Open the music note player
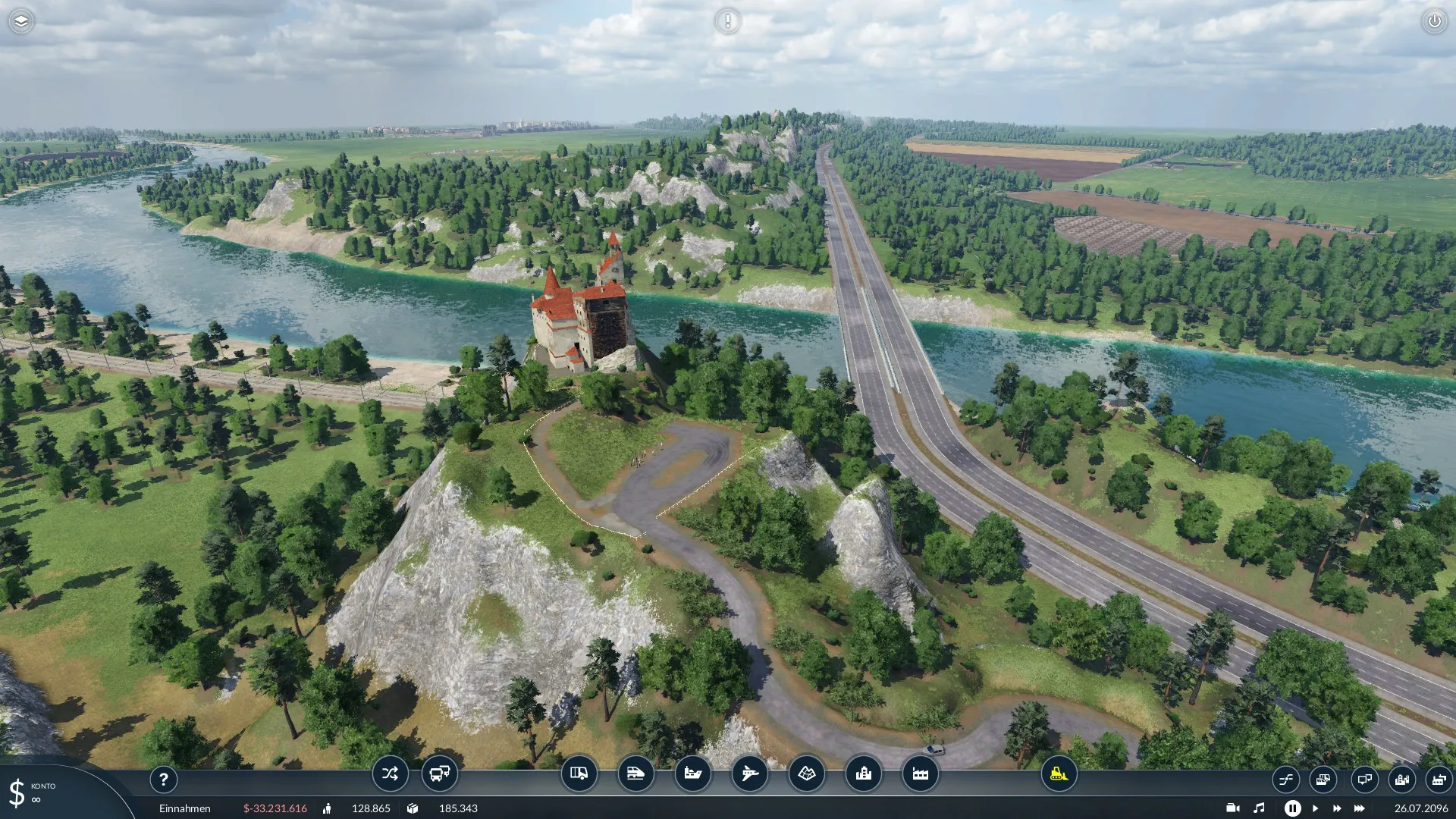The height and width of the screenshot is (819, 1456). tap(1259, 808)
